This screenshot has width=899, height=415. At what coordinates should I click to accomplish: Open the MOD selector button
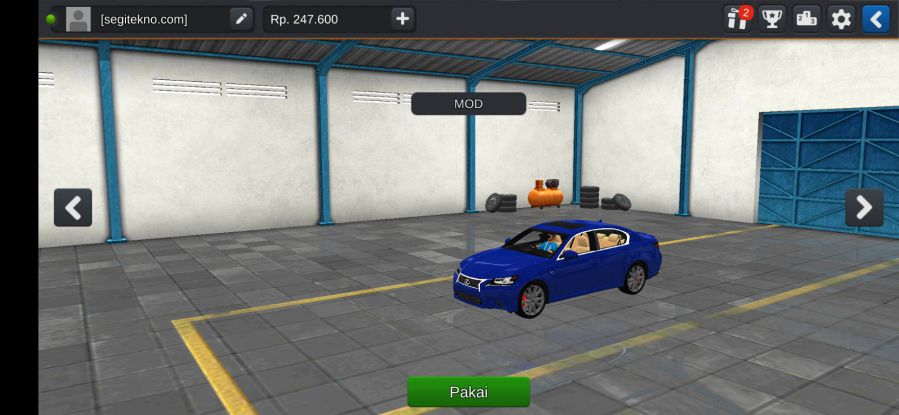(468, 104)
